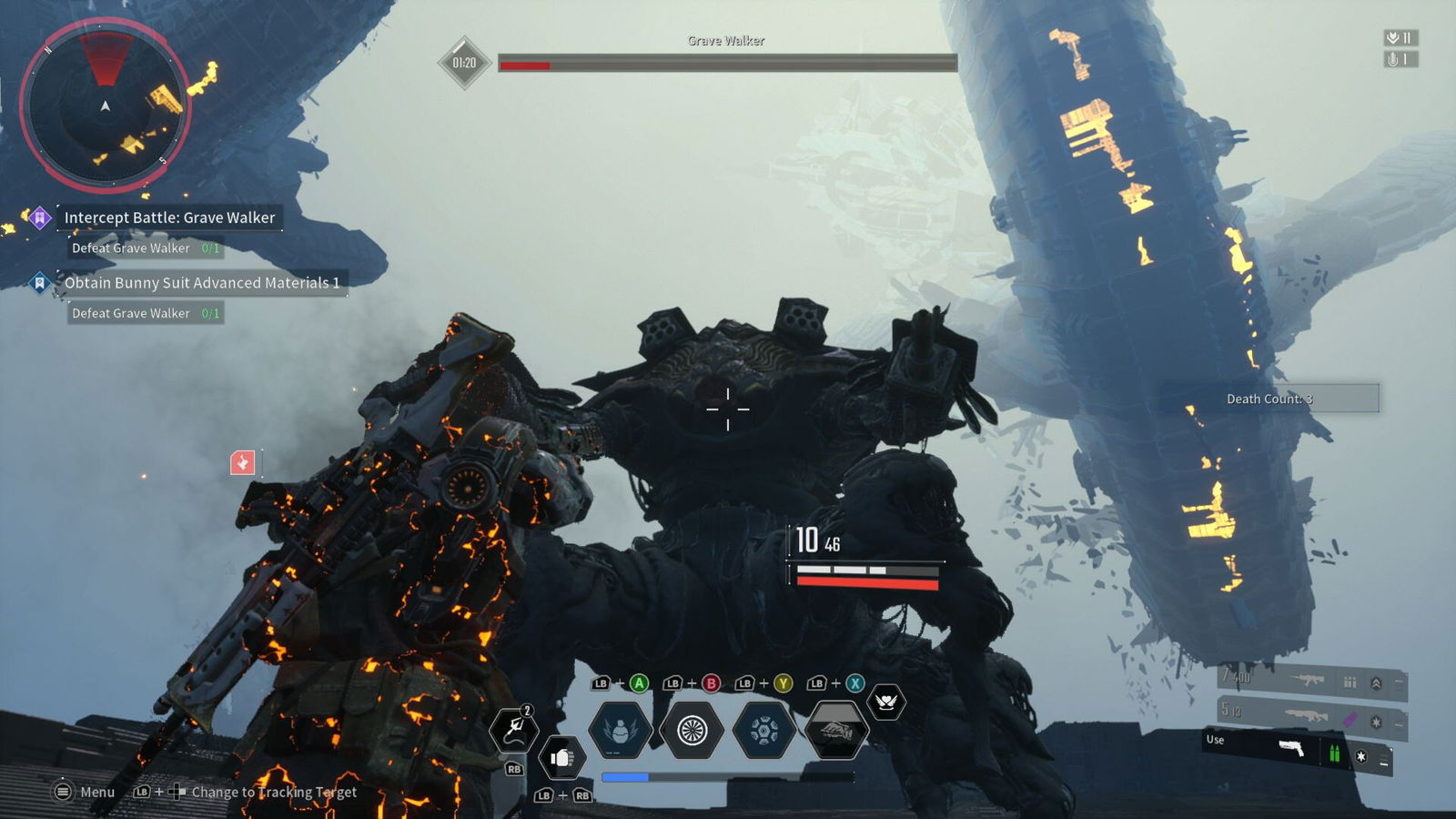Trigger the fist melee attack icon
This screenshot has width=1456, height=819.
click(x=561, y=757)
